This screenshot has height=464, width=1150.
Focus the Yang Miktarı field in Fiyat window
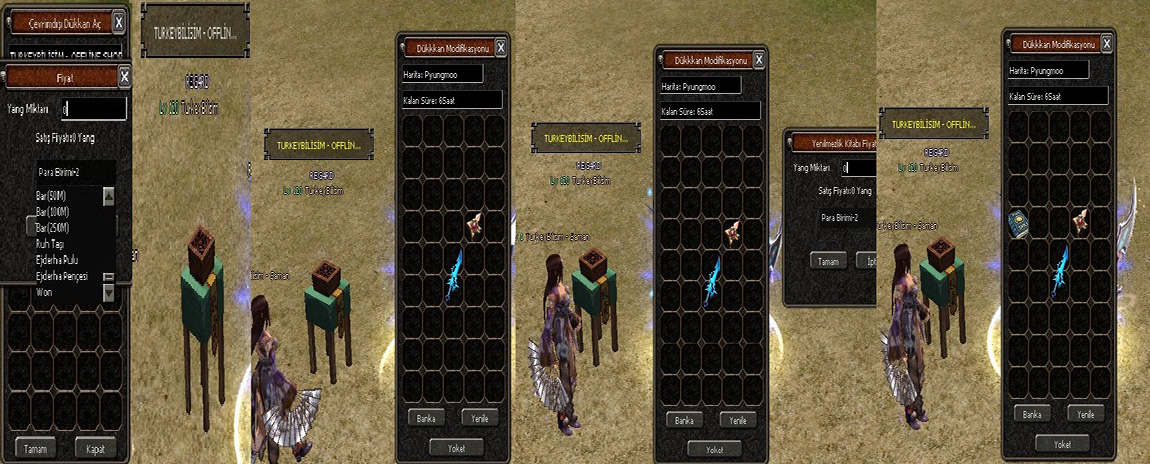(x=93, y=108)
